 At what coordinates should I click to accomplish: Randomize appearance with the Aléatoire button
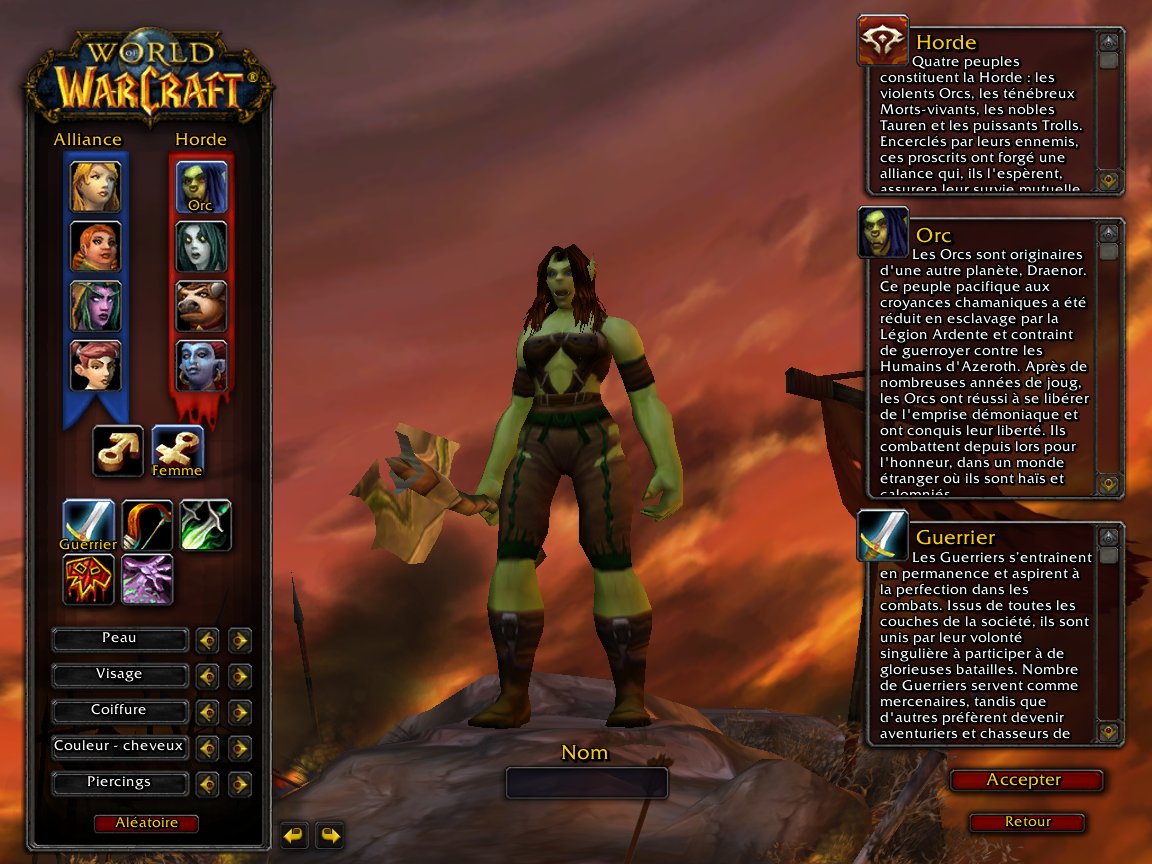(146, 823)
